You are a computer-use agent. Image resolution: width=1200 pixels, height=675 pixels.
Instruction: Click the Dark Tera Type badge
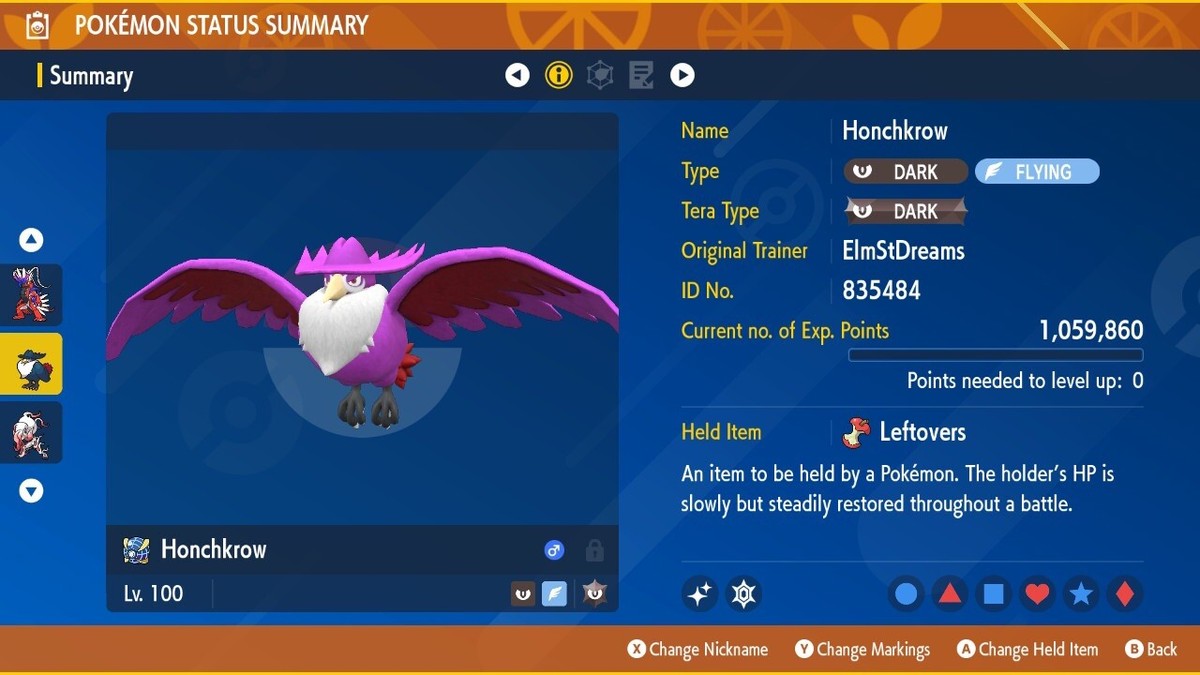click(x=906, y=211)
